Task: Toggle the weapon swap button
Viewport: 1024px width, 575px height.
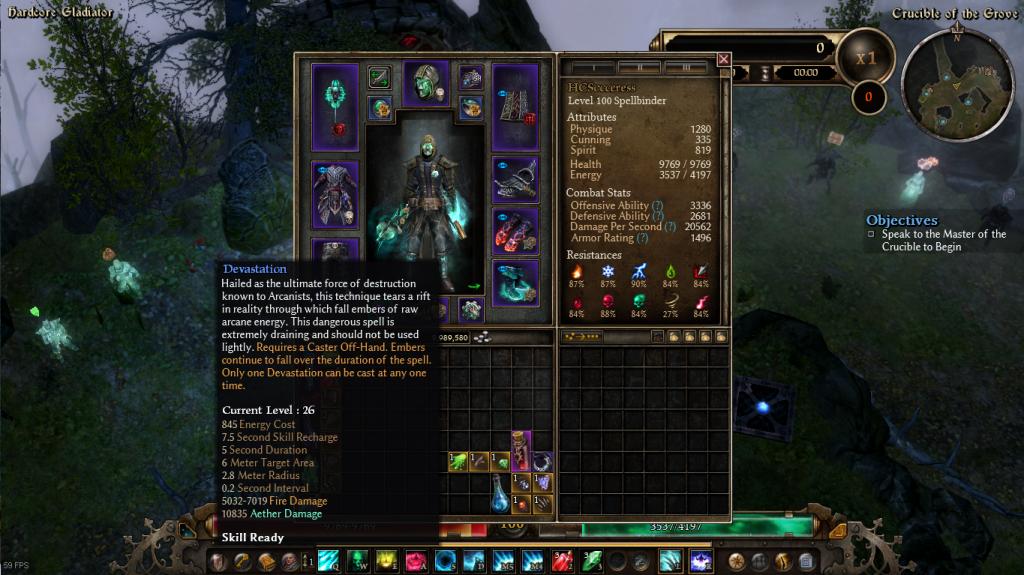Action: coord(380,77)
